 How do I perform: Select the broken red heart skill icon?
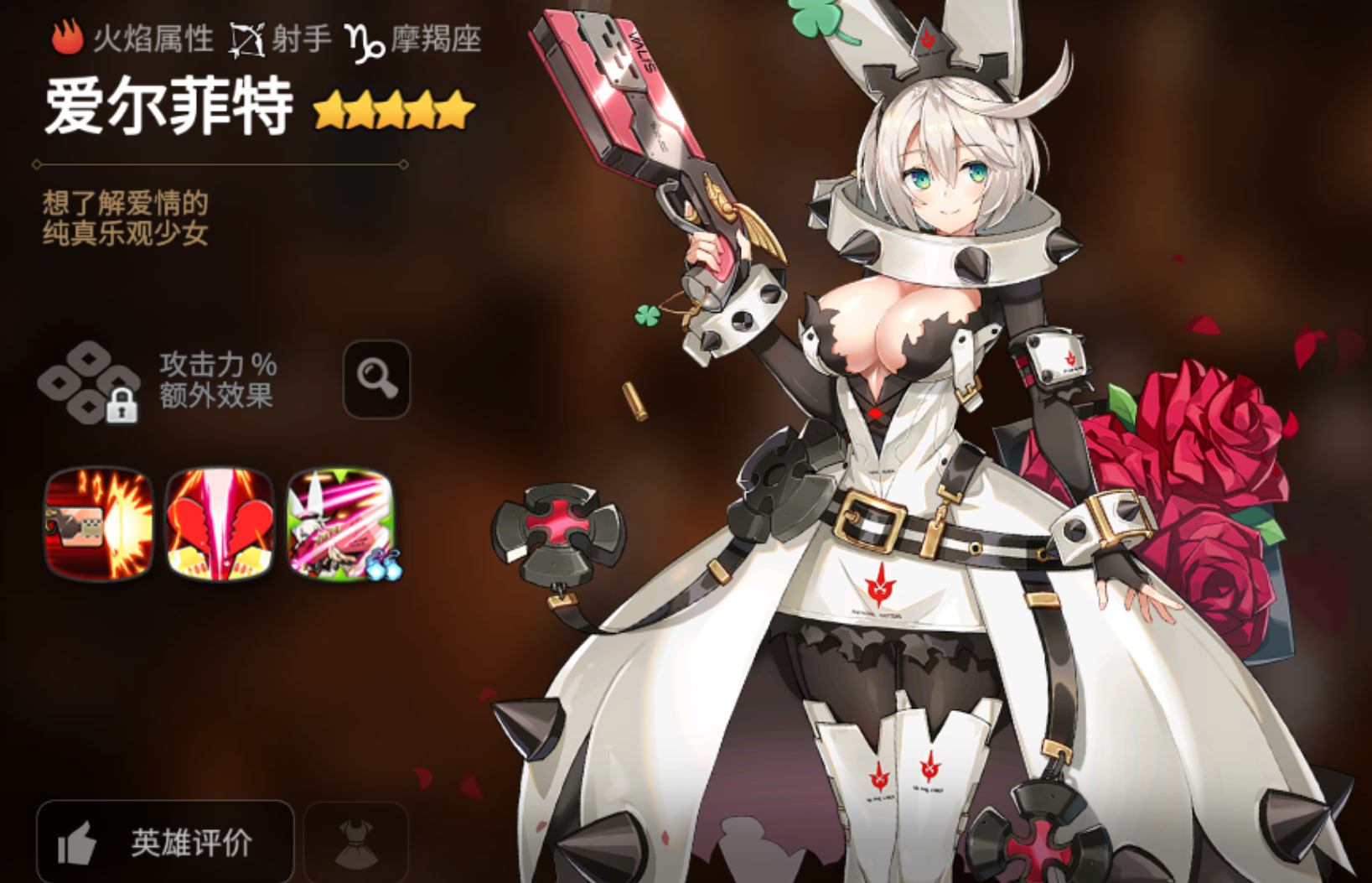[220, 524]
